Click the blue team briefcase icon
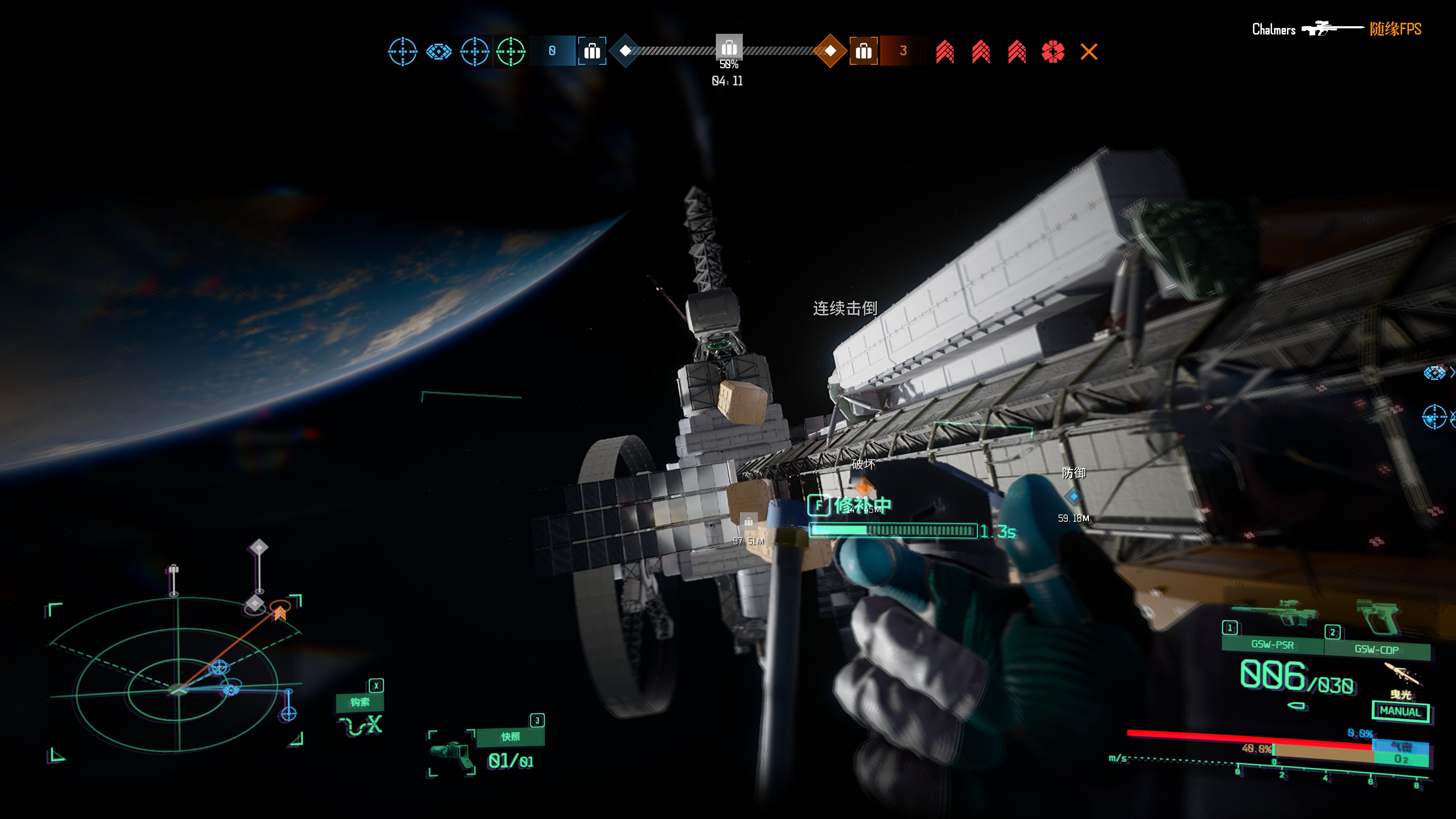 [x=592, y=52]
